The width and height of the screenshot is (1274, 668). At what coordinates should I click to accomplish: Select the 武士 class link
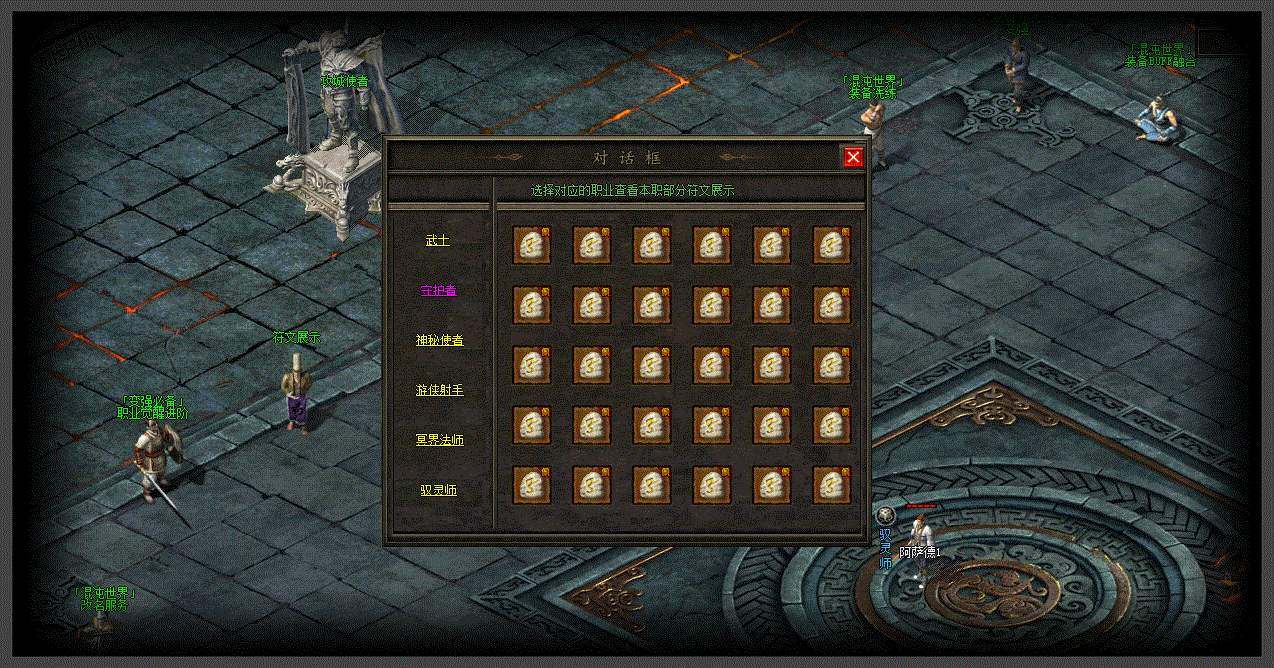click(x=438, y=240)
